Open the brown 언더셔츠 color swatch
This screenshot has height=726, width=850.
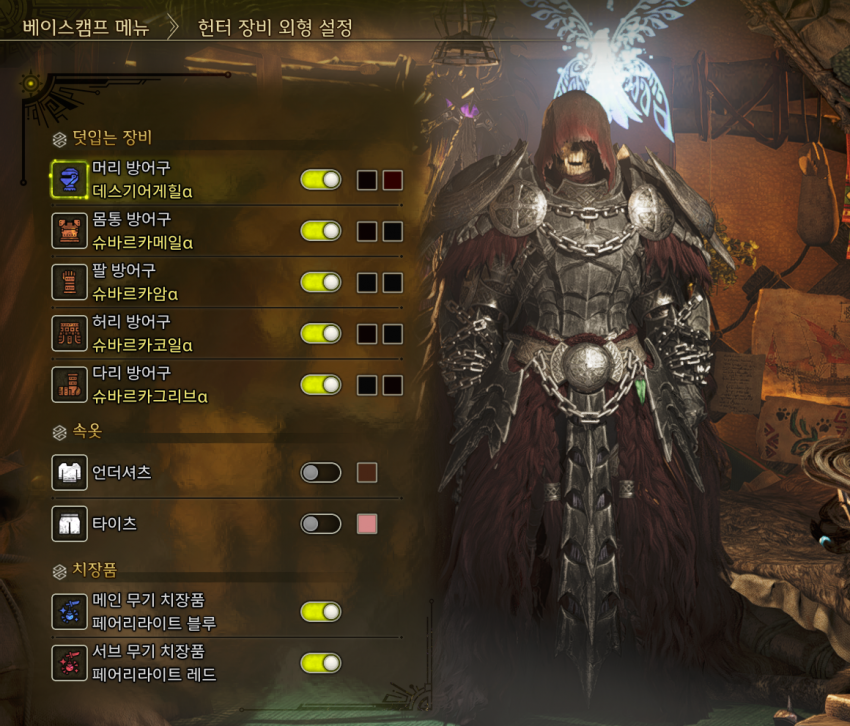367,472
